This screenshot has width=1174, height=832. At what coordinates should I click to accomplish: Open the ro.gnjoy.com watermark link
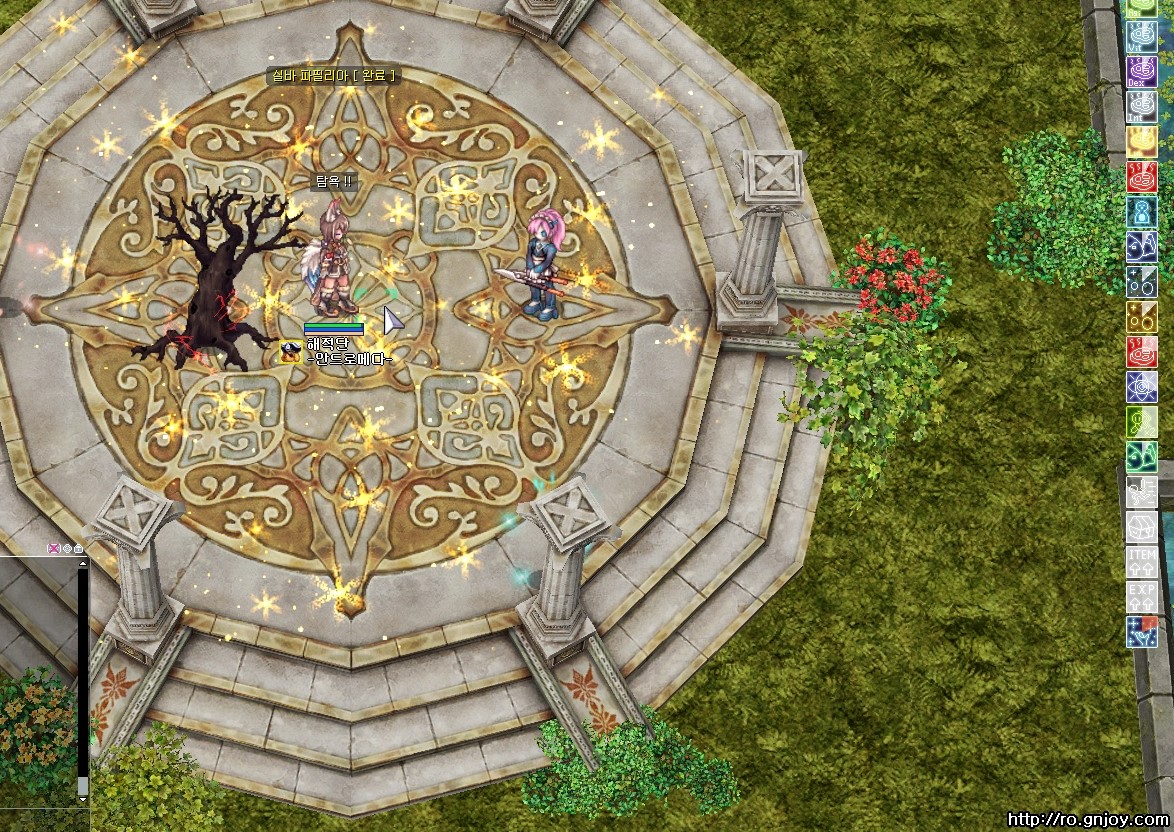1086,820
